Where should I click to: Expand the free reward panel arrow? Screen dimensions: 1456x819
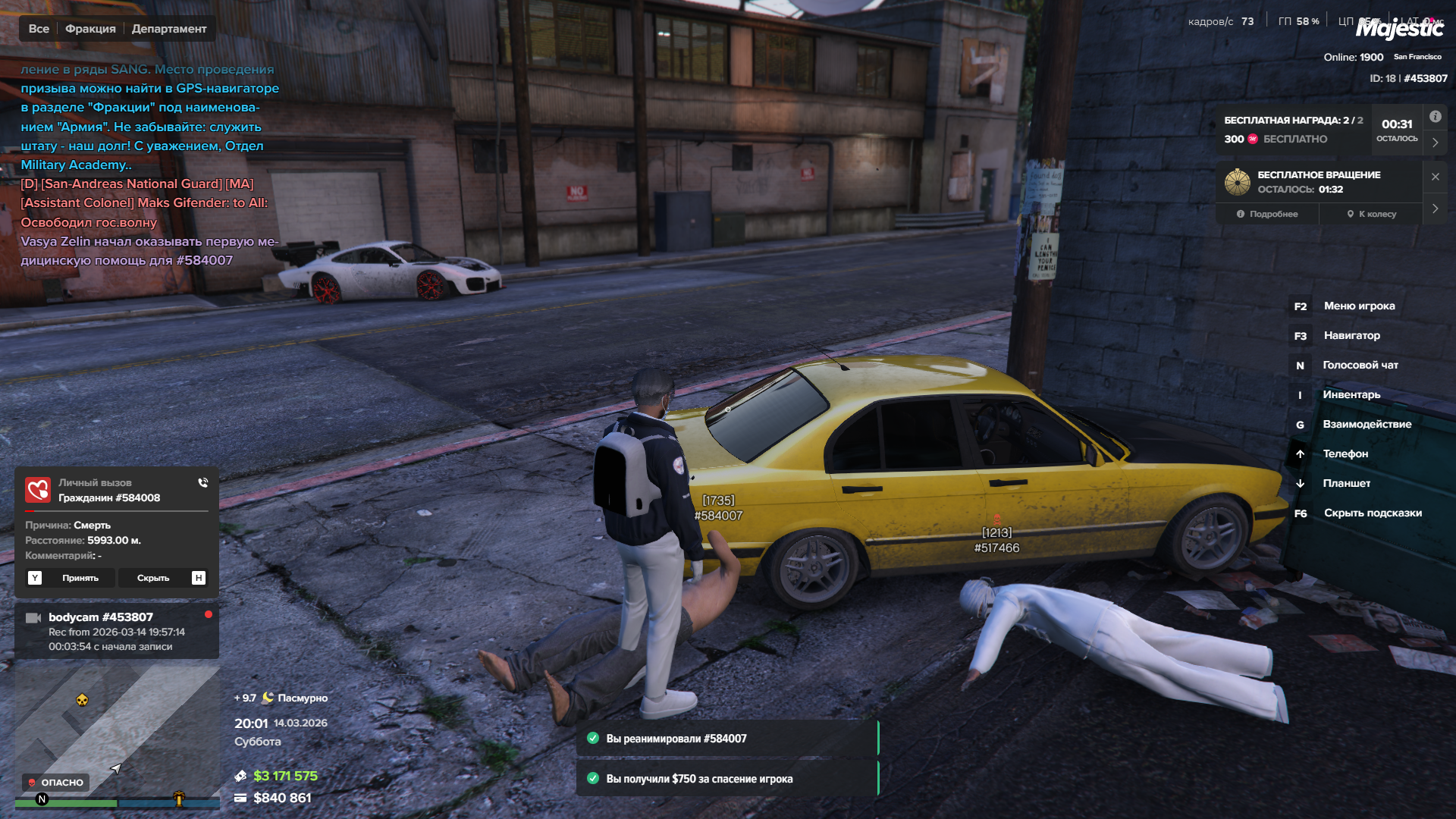1435,143
